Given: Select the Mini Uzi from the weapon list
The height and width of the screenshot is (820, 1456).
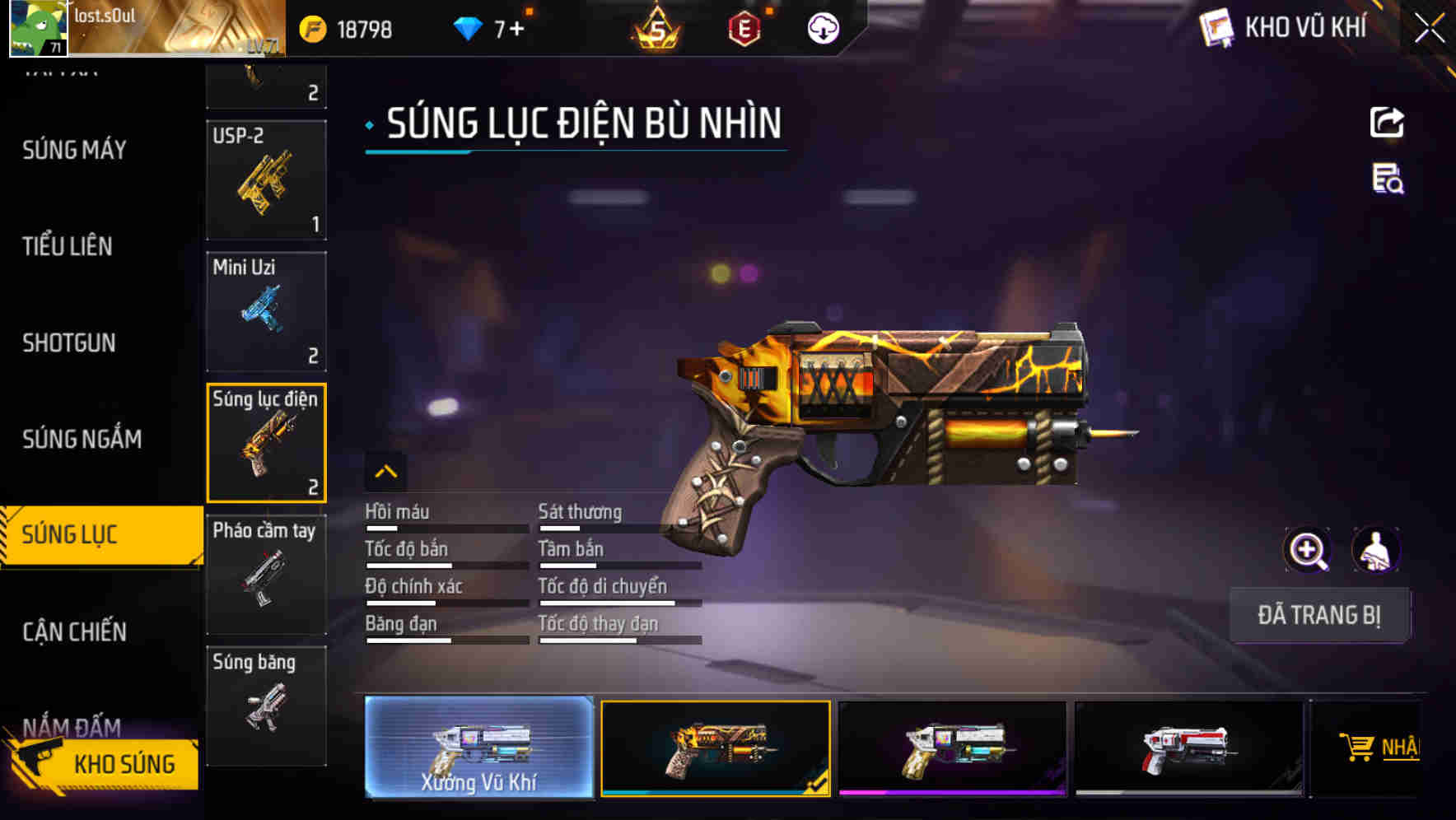Looking at the screenshot, I should 265,311.
